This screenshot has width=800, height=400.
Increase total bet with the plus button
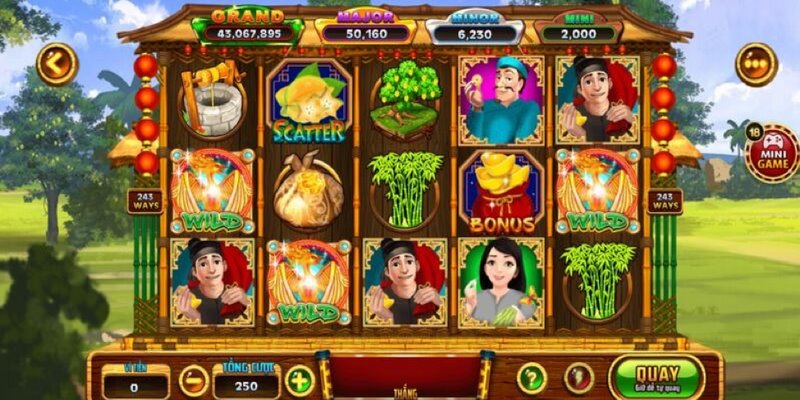(299, 380)
